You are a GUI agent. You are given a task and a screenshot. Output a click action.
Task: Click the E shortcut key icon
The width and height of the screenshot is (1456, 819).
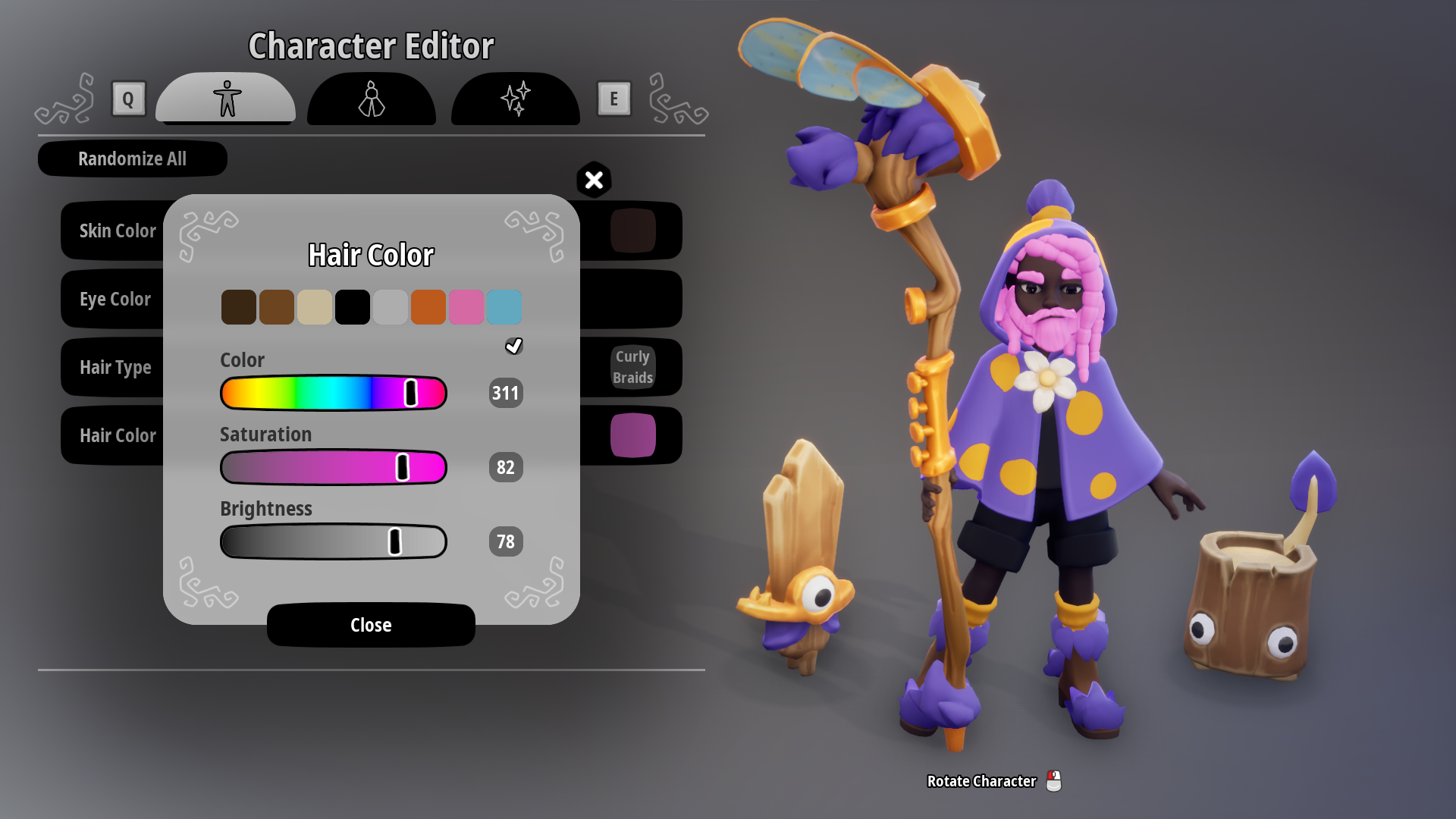pos(613,99)
